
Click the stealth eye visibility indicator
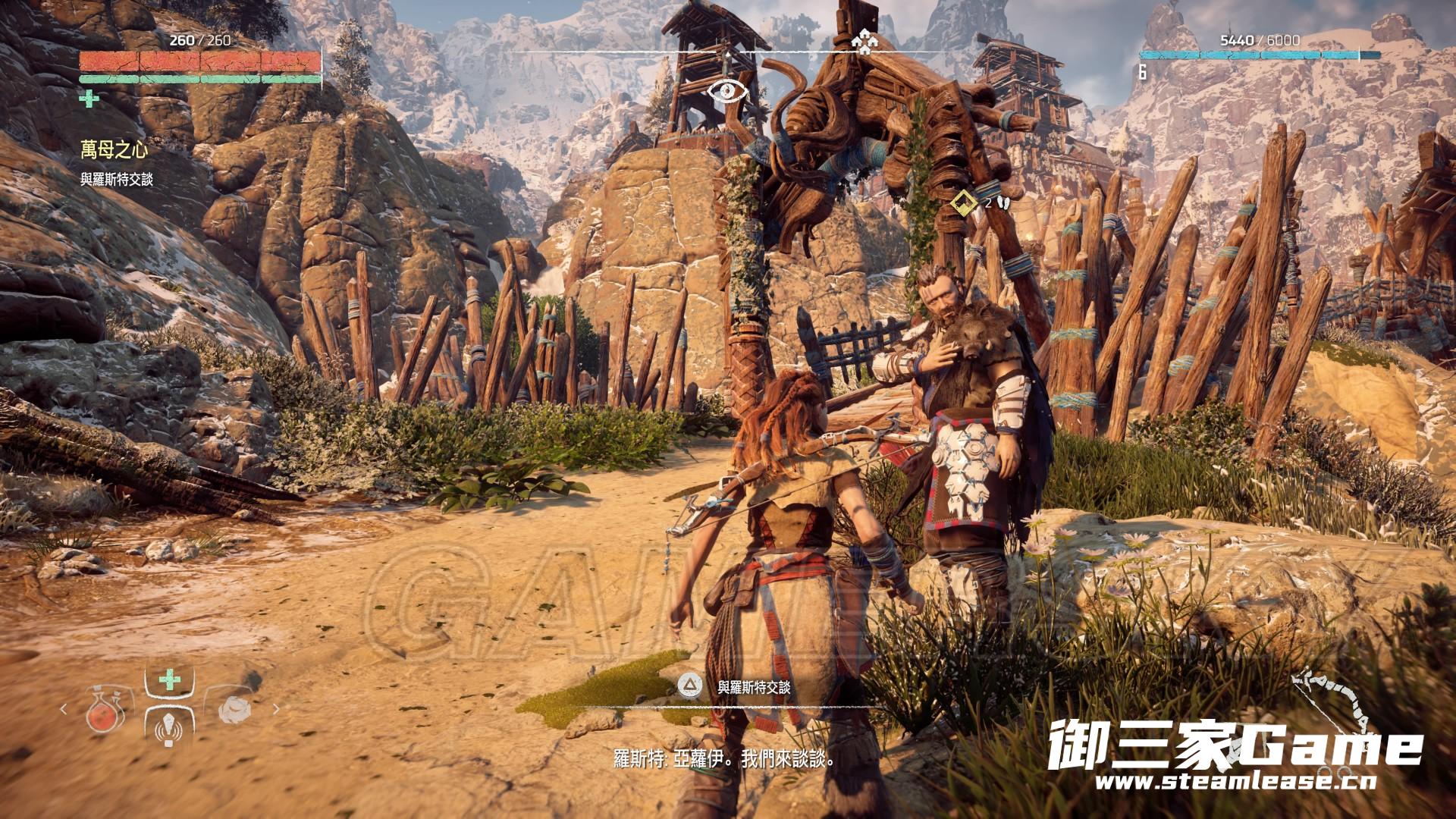coord(728,93)
